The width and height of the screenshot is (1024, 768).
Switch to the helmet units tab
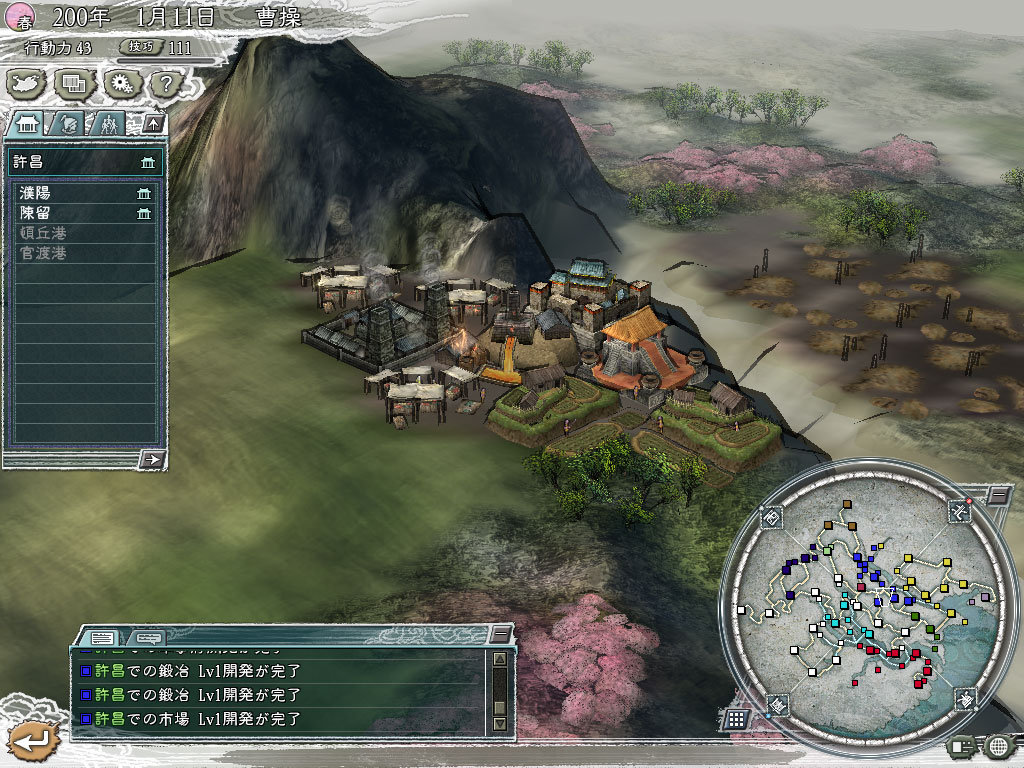[x=68, y=124]
